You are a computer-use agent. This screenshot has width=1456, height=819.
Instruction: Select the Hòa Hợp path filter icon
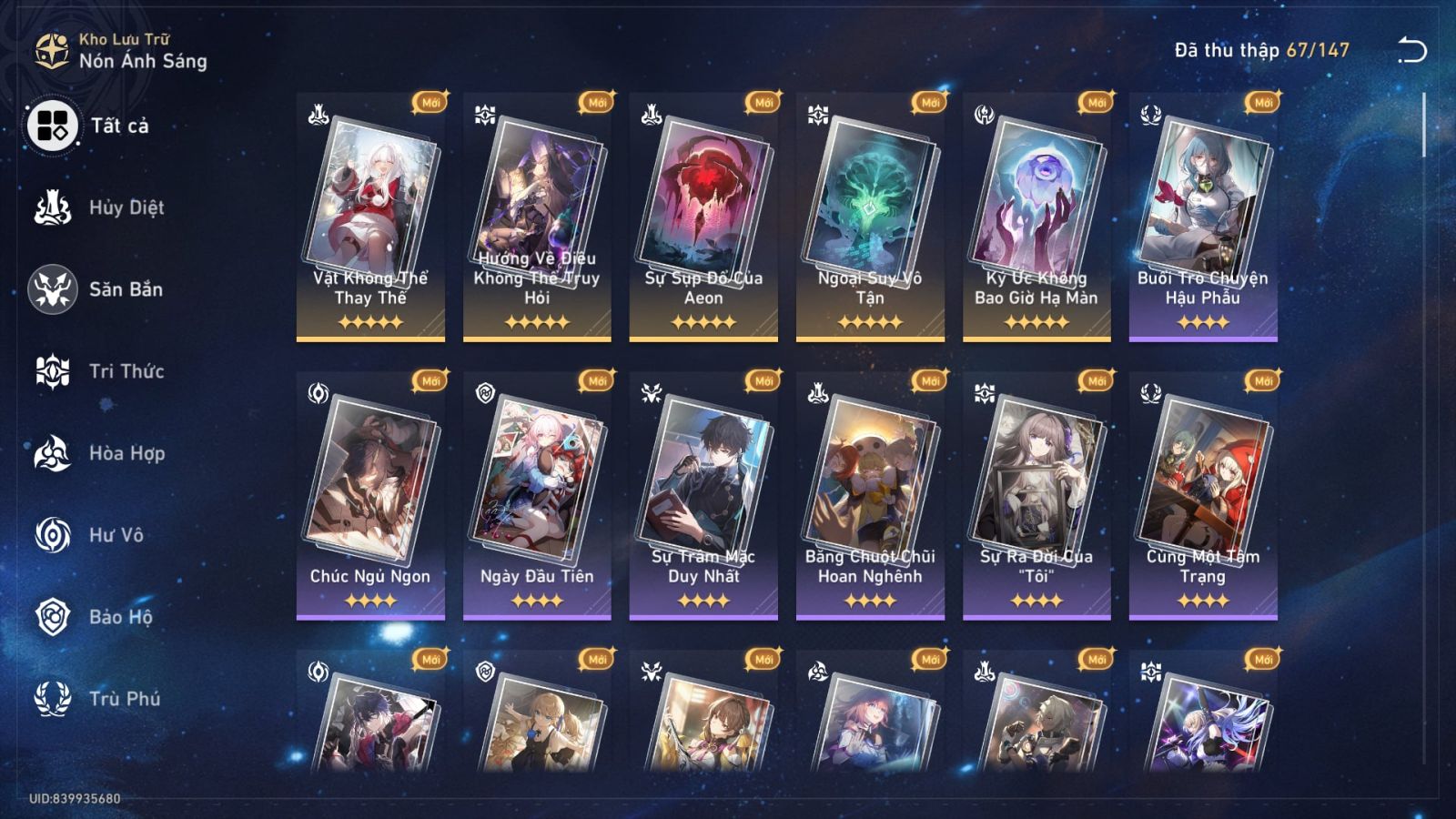[x=53, y=453]
